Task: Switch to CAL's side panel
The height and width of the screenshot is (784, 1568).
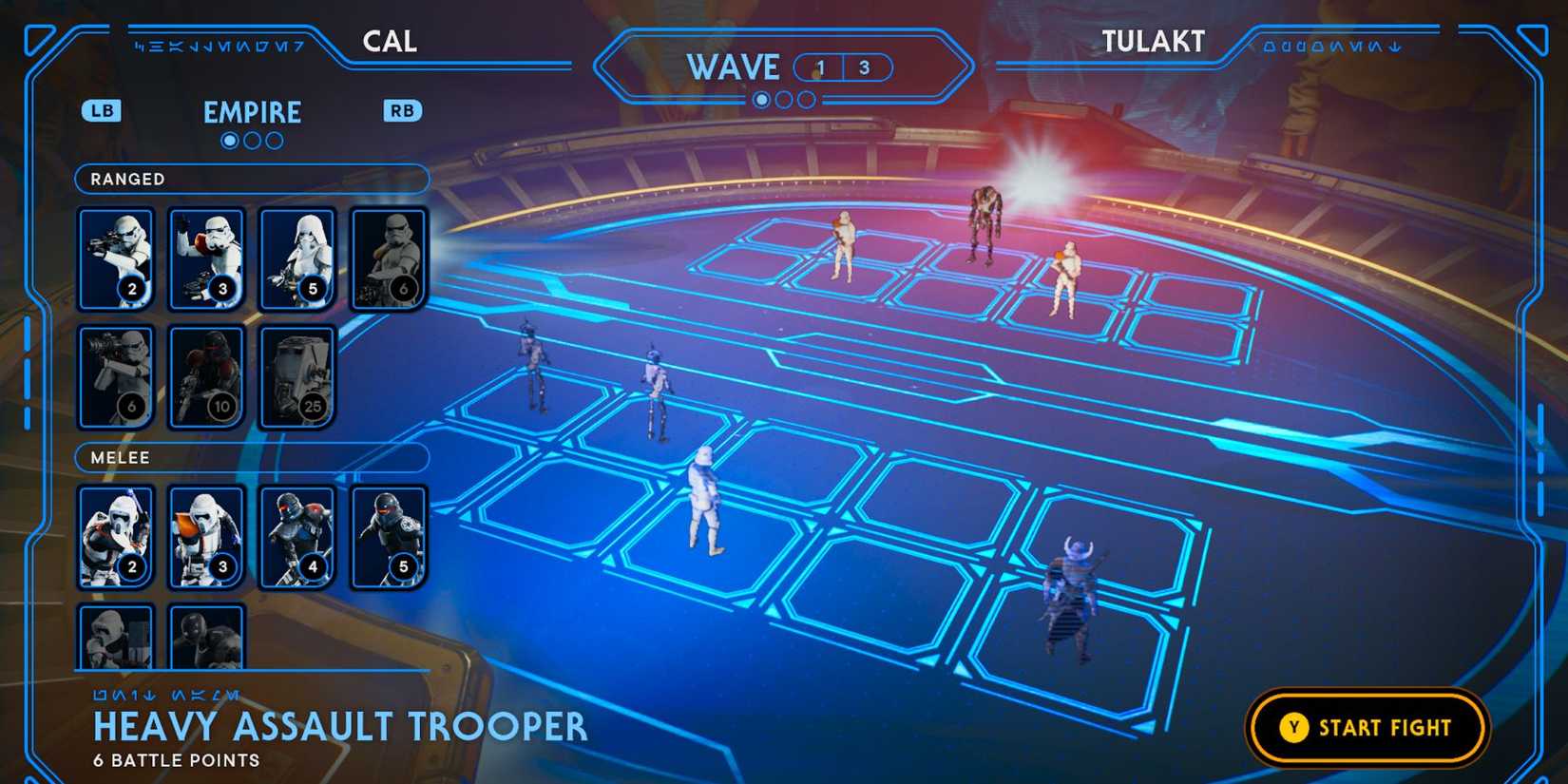Action: tap(390, 41)
